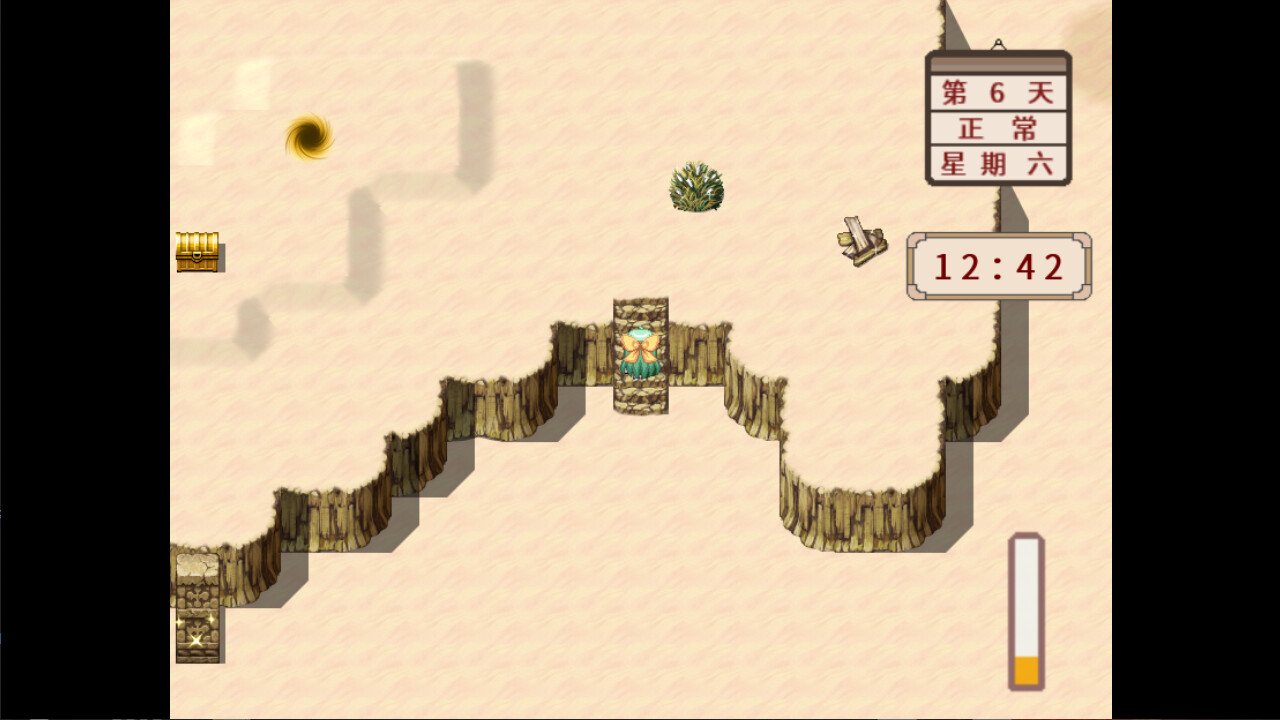Click the hanging calendar board's nail

[x=997, y=44]
